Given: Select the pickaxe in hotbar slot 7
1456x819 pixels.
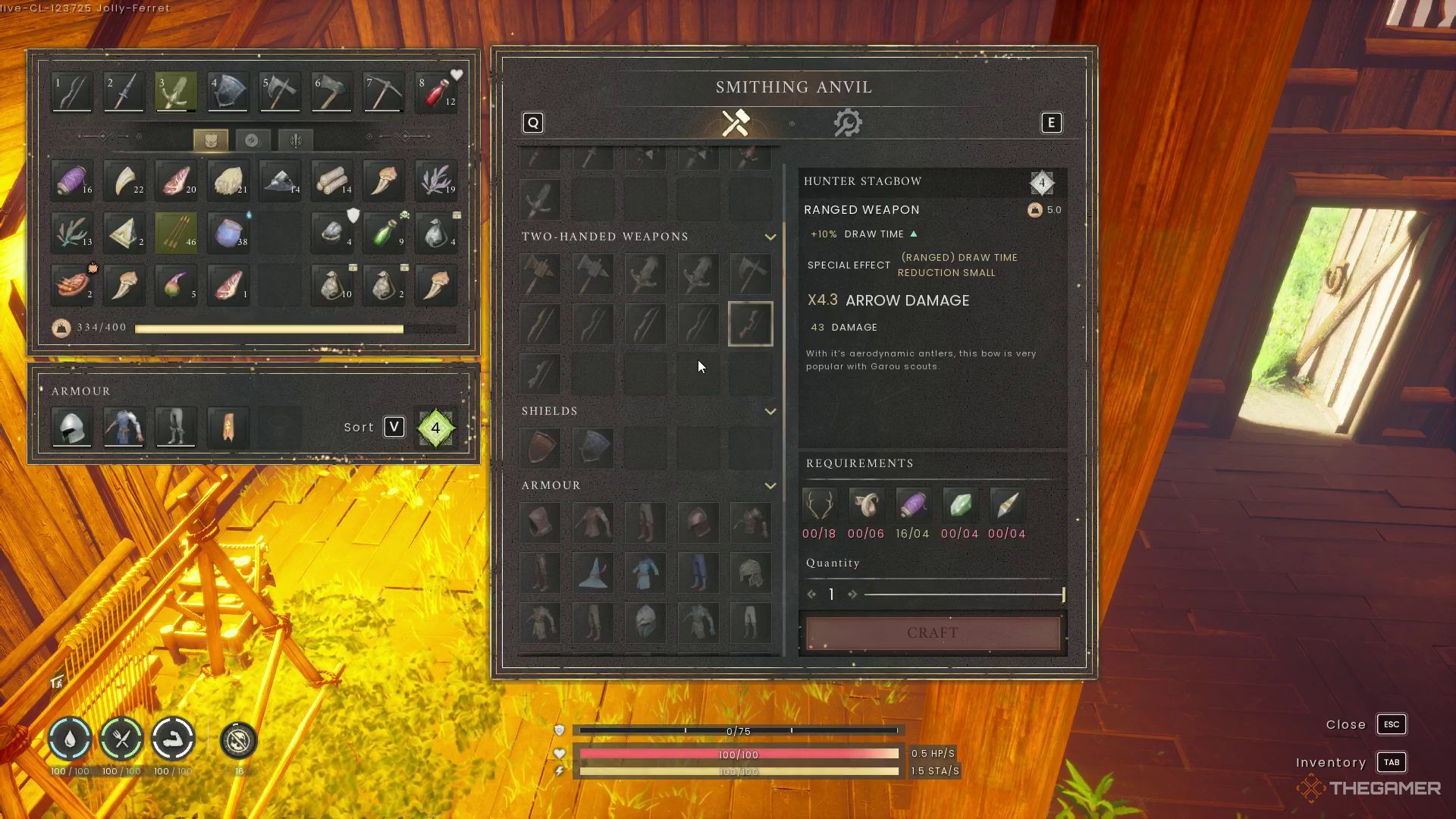Looking at the screenshot, I should click(383, 93).
